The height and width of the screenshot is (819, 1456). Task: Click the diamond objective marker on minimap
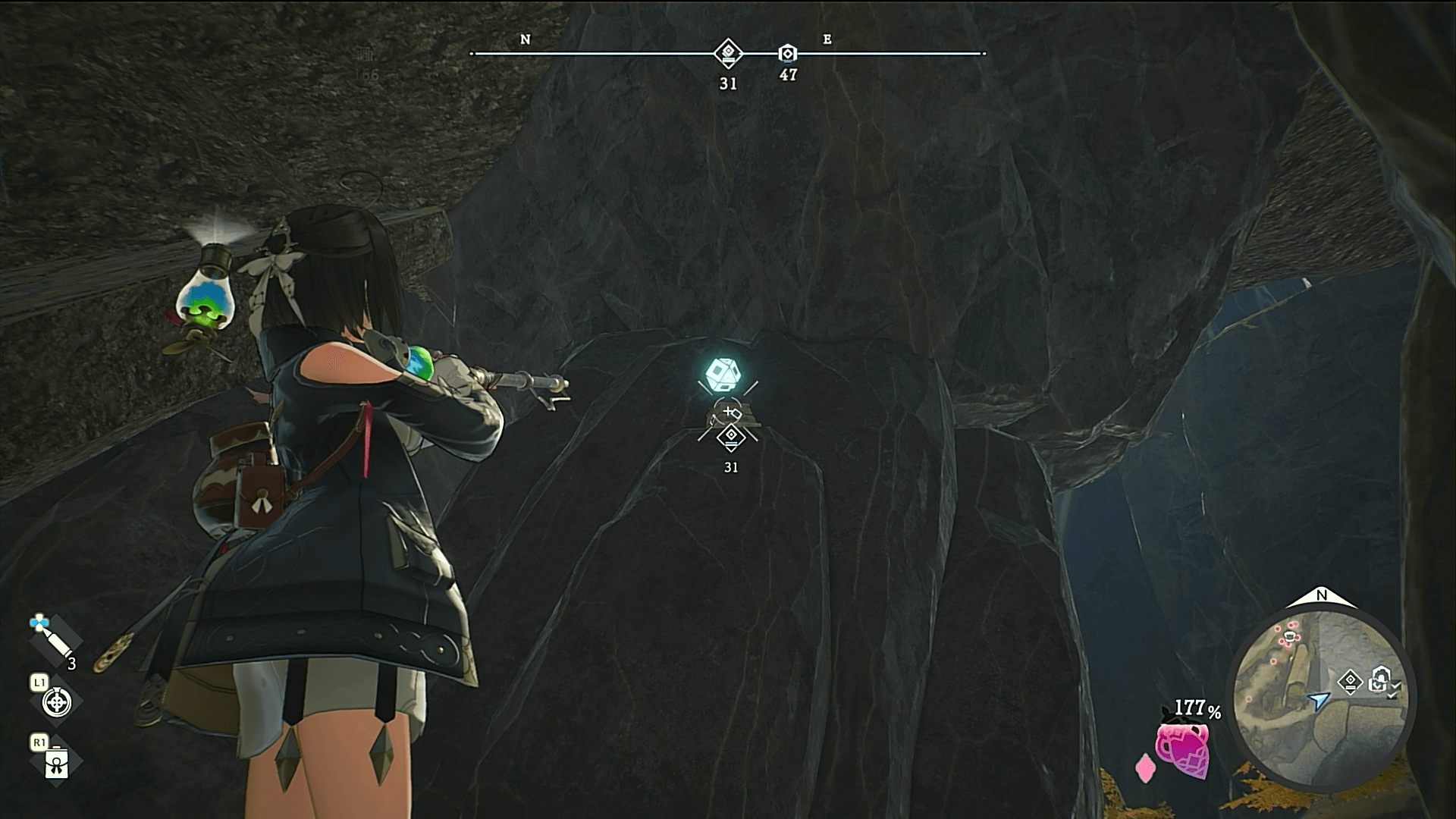point(1350,682)
